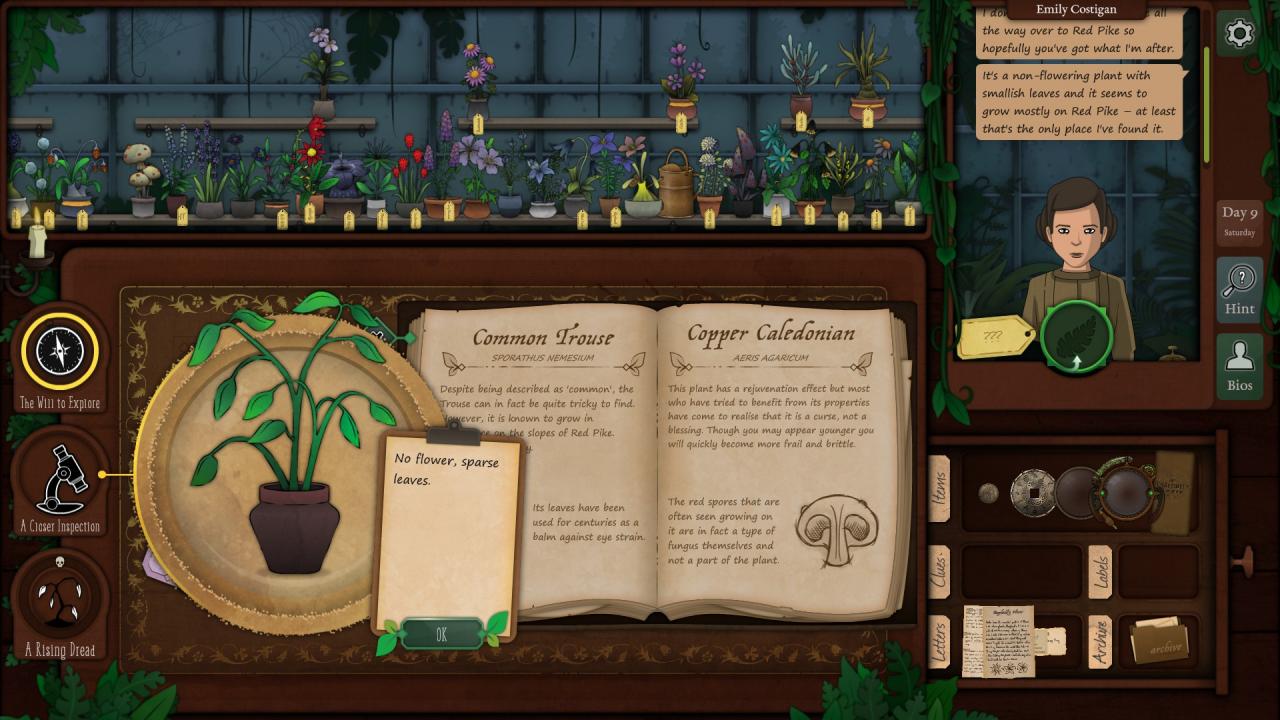The height and width of the screenshot is (720, 1280).
Task: Open the Bios panel
Action: 1239,365
